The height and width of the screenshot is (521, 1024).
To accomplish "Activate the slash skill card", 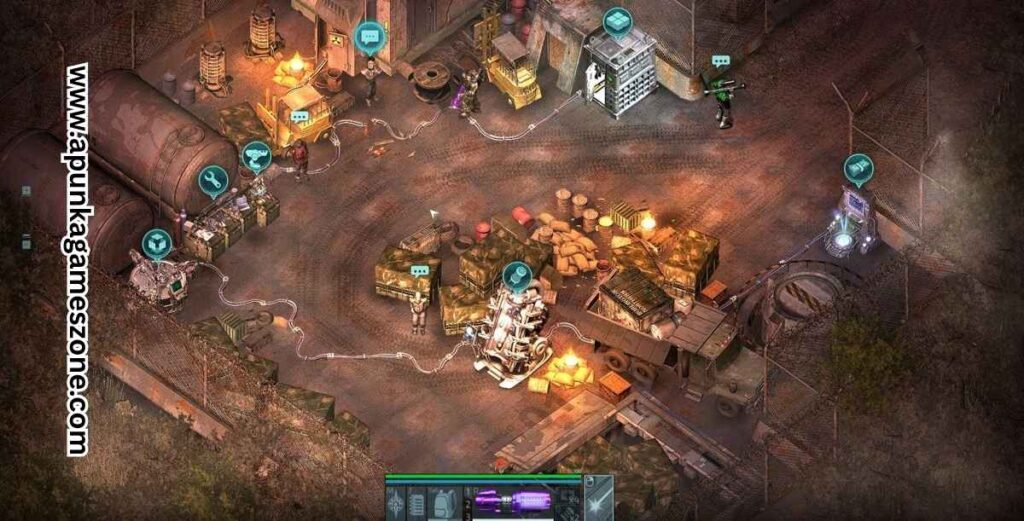I will coord(598,498).
